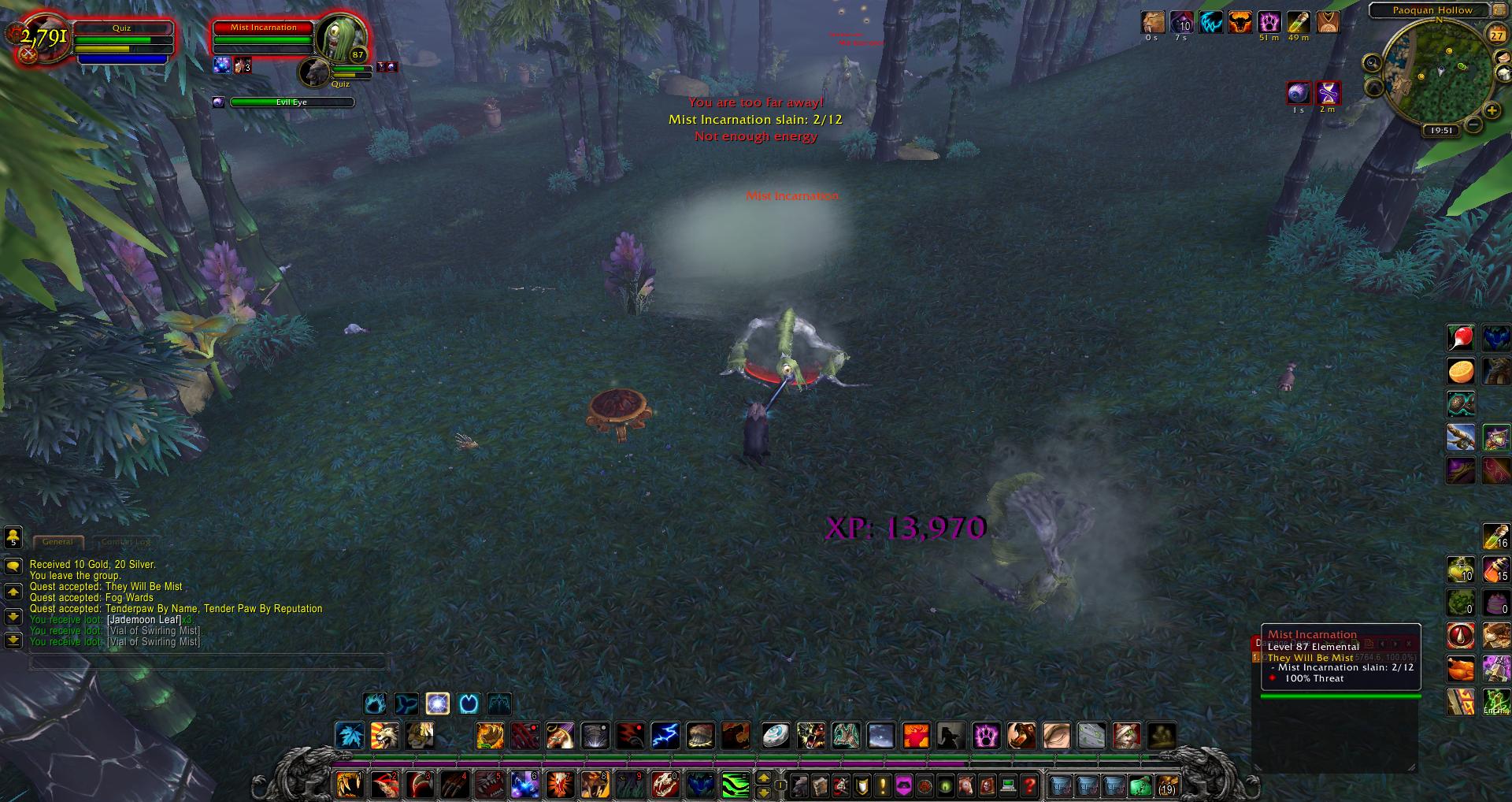Click the 19:51 clock below the minimap
The width and height of the screenshot is (1512, 802).
pyautogui.click(x=1442, y=129)
